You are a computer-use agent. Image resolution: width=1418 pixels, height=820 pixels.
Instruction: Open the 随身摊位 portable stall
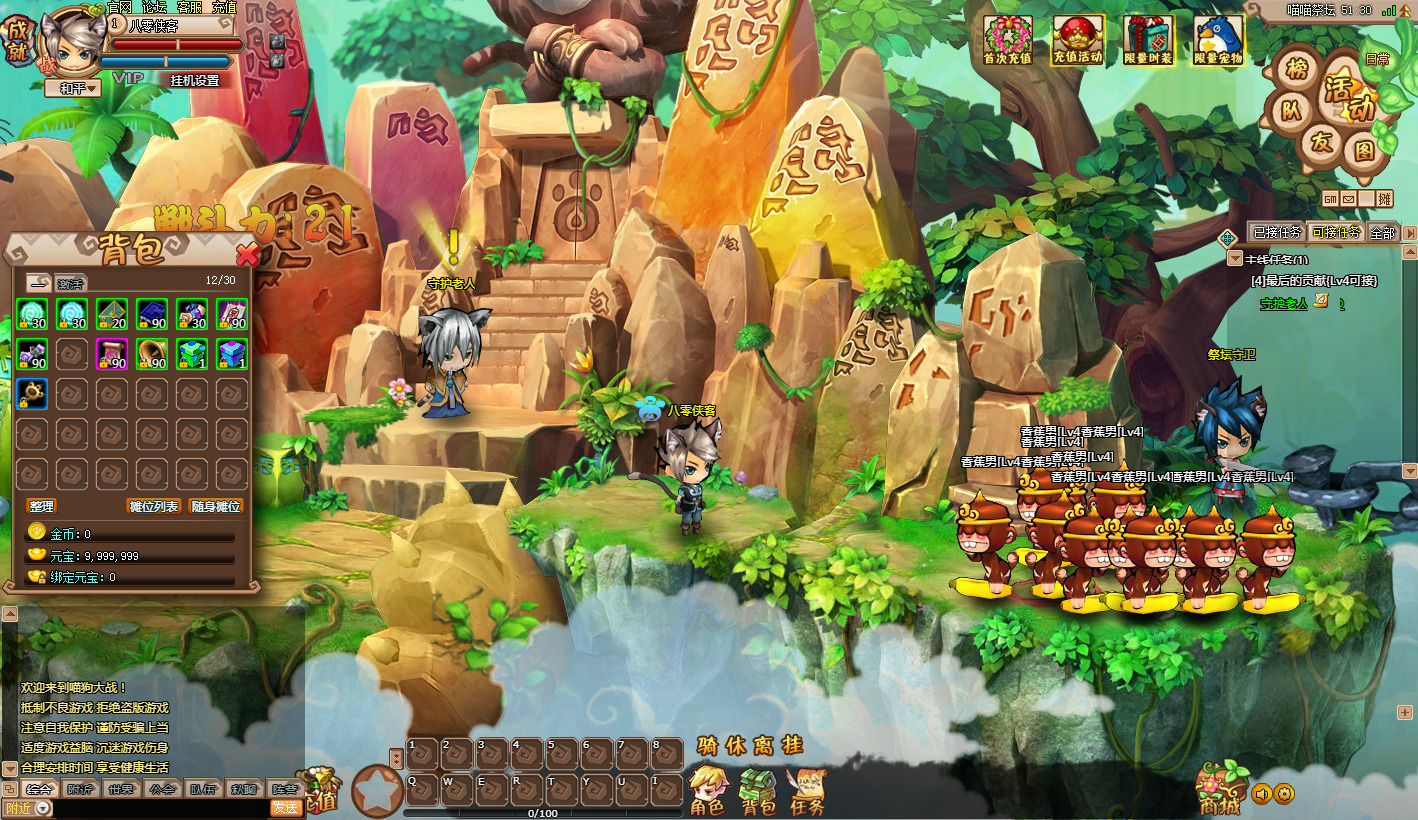(216, 507)
